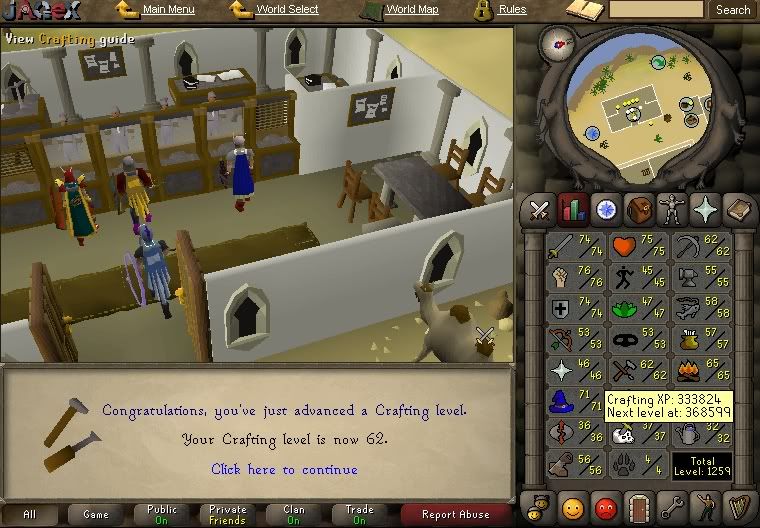The width and height of the screenshot is (760, 528).
Task: Open the worn equipment tab
Action: tap(669, 211)
